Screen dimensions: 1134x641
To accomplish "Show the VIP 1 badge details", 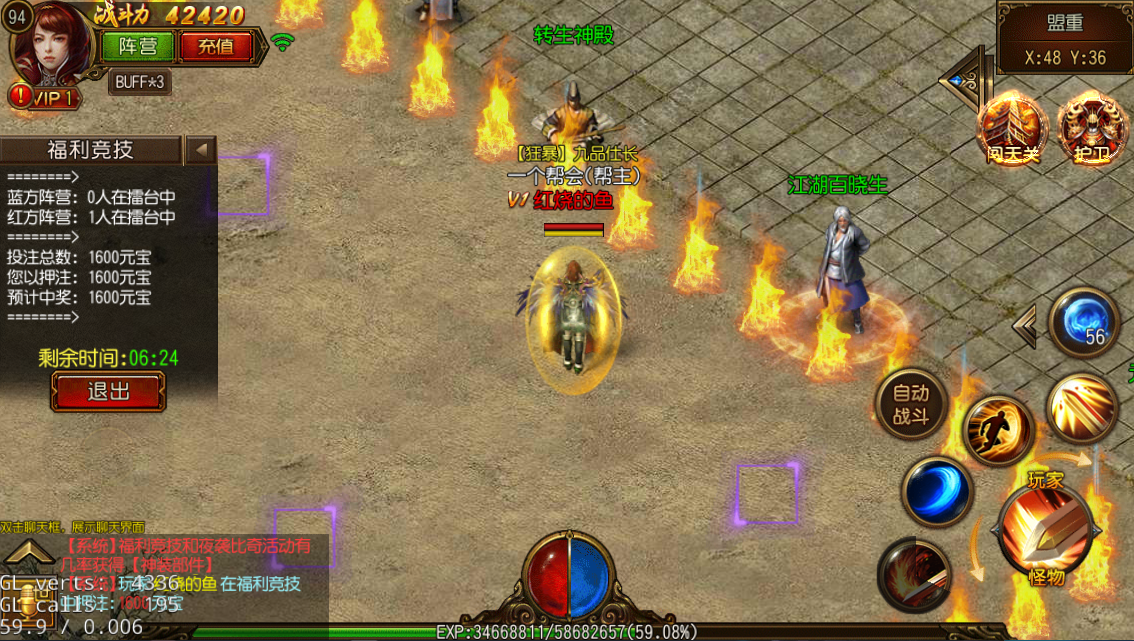I will pos(45,97).
